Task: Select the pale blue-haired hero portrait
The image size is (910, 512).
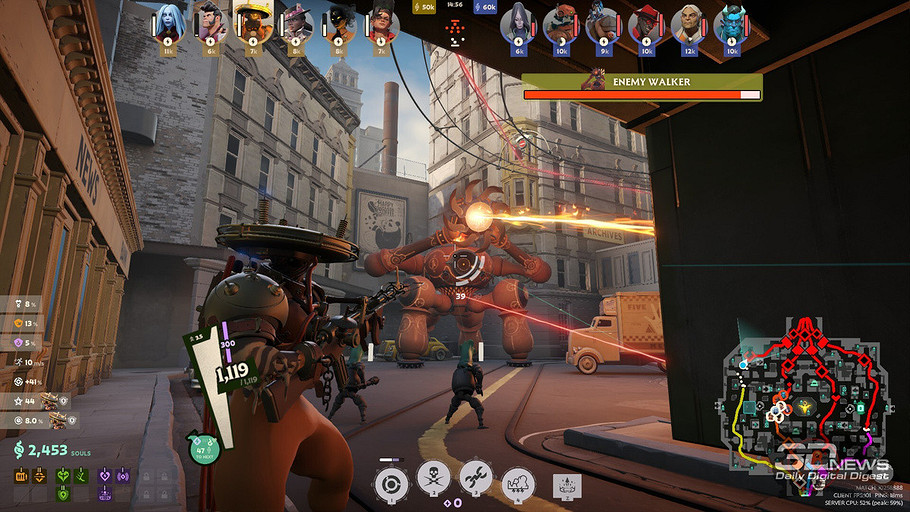Action: point(168,25)
